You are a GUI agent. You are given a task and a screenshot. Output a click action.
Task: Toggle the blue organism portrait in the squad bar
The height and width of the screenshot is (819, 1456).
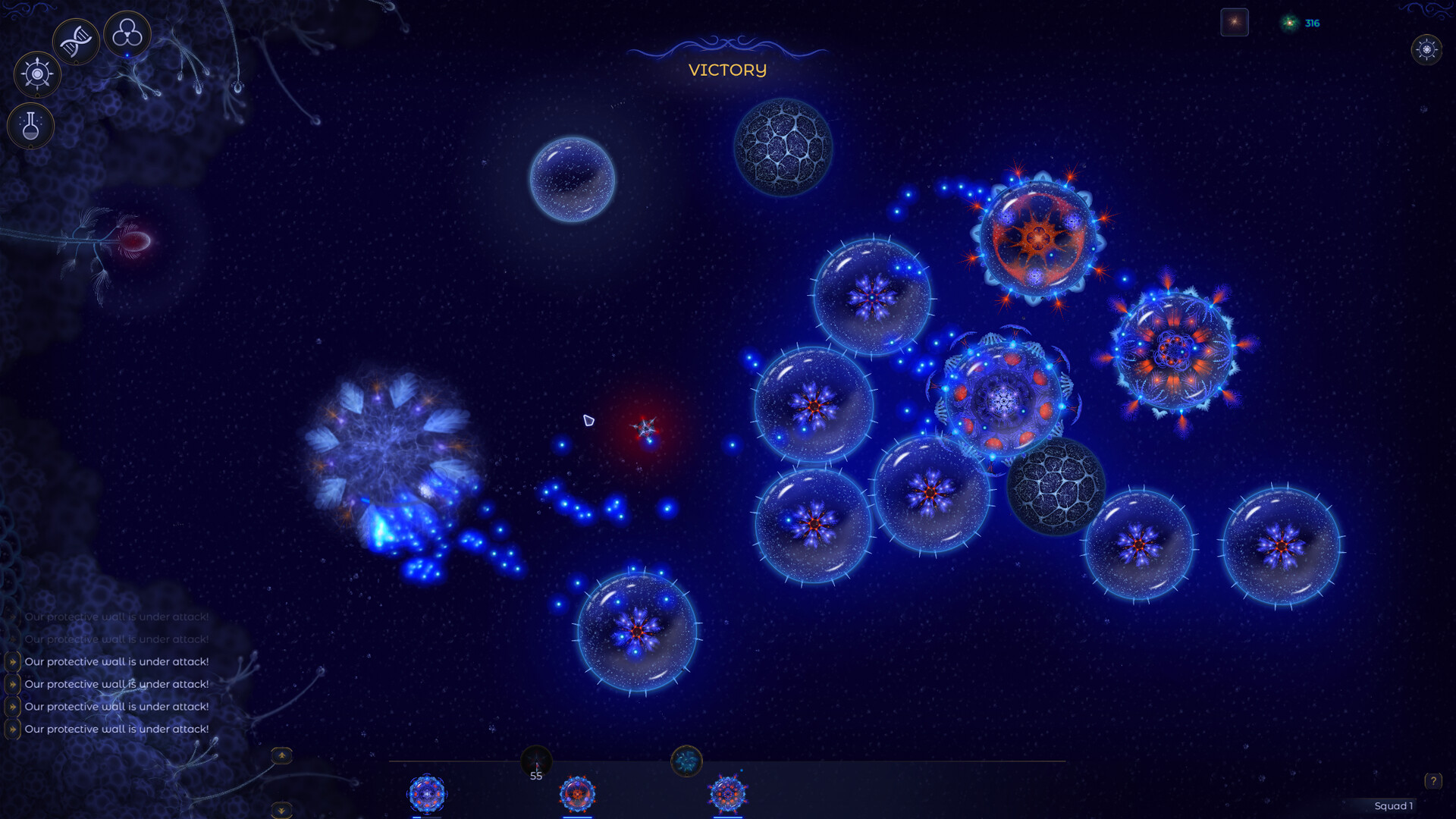click(x=428, y=793)
